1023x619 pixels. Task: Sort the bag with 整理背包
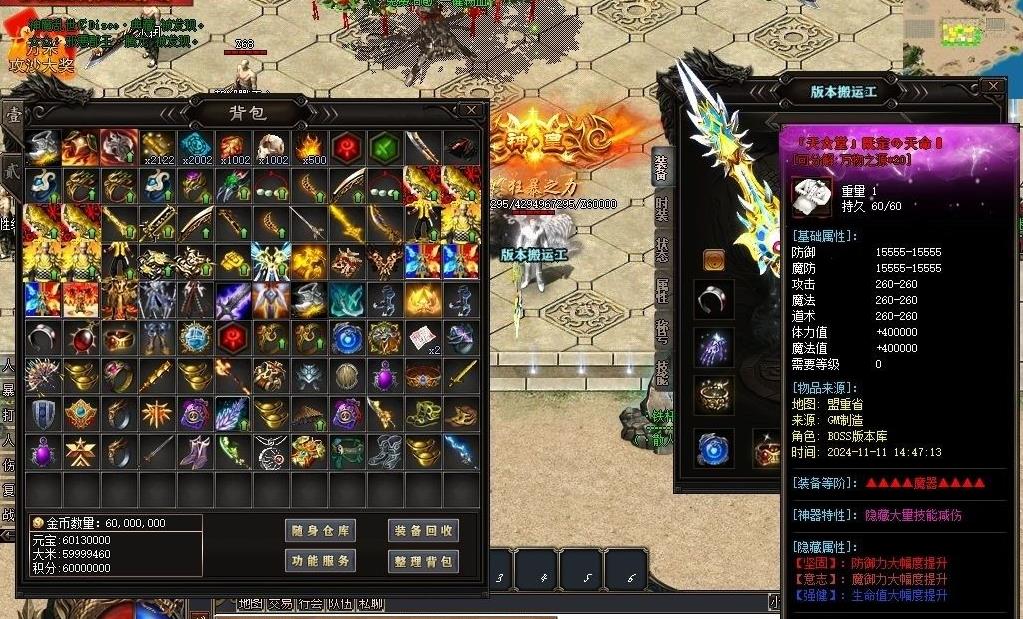(x=422, y=561)
